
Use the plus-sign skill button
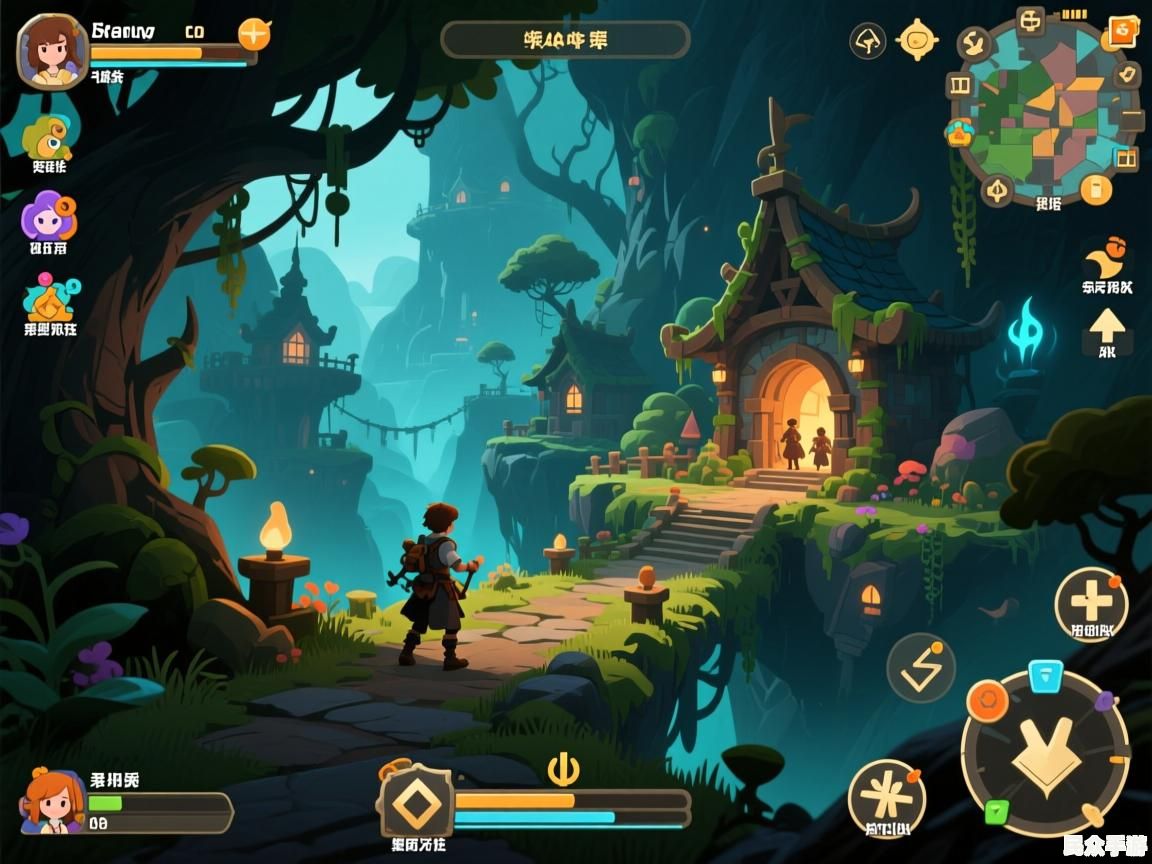point(1091,603)
